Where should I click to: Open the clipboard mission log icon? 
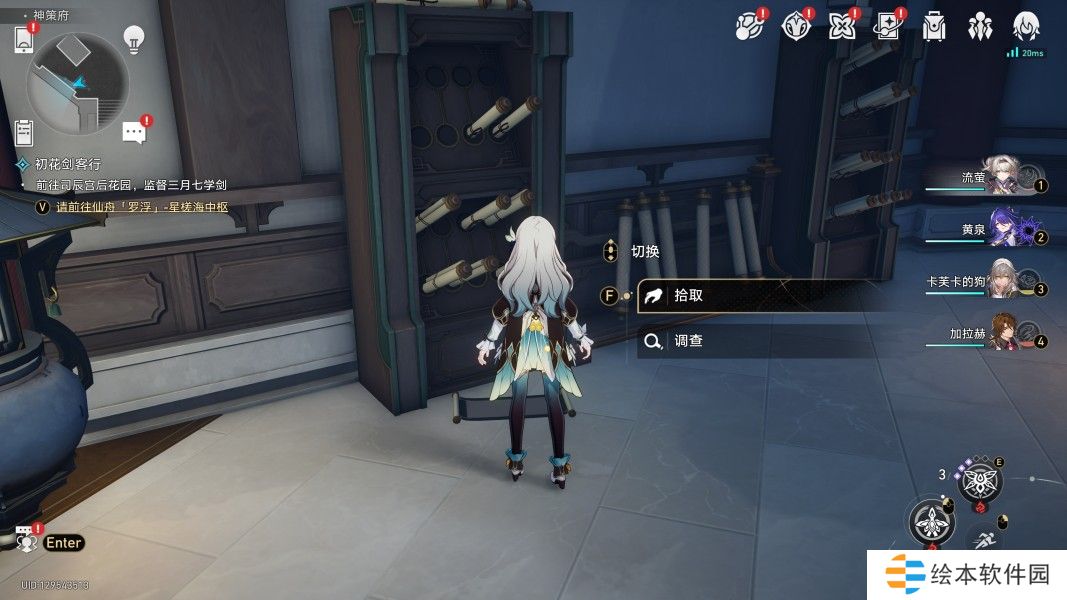(x=25, y=131)
